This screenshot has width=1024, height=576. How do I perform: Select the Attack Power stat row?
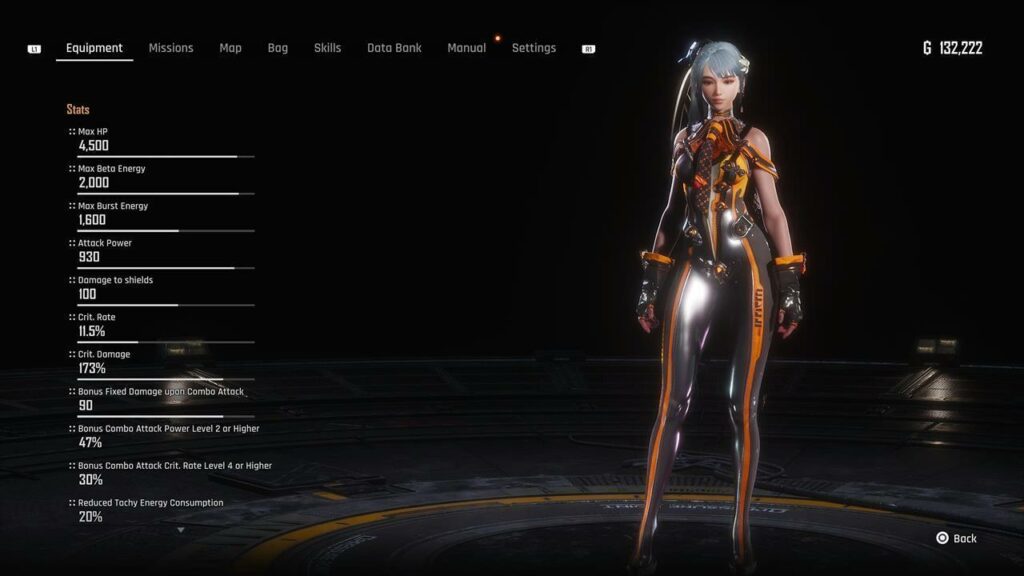tap(160, 251)
